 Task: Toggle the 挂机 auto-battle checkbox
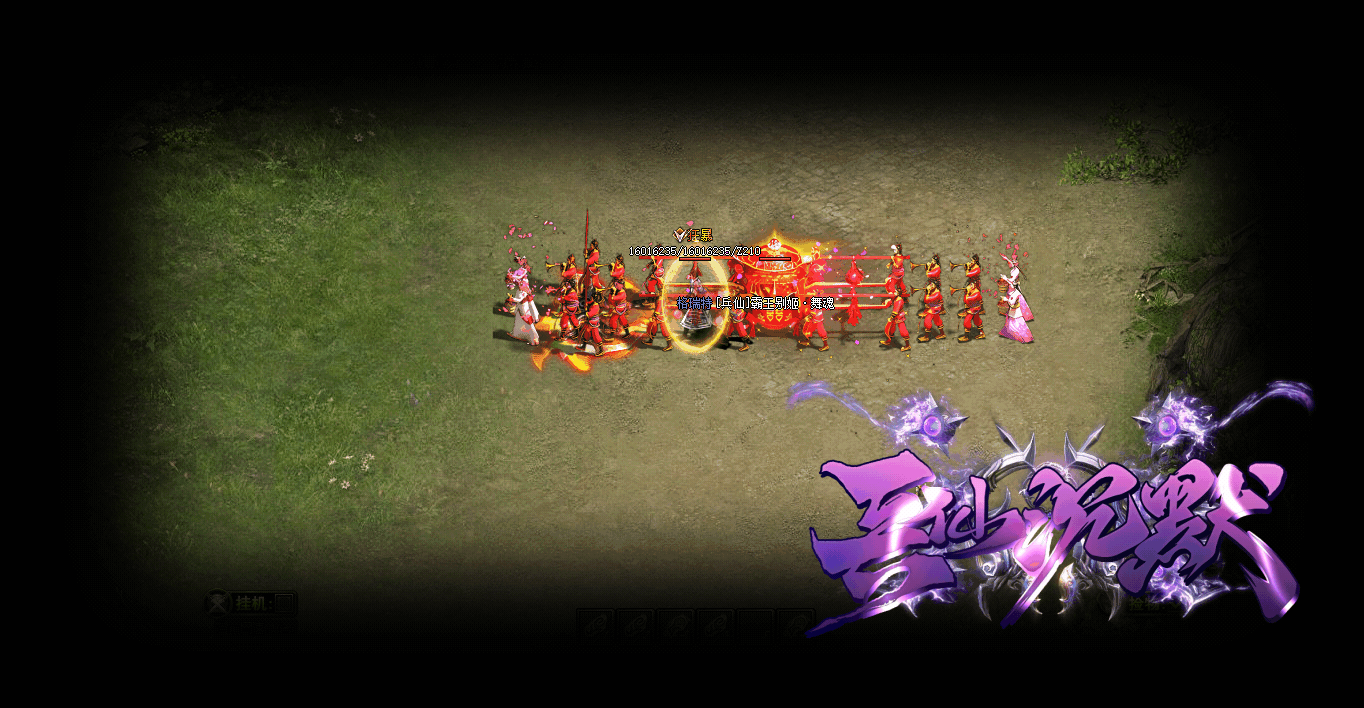point(284,603)
